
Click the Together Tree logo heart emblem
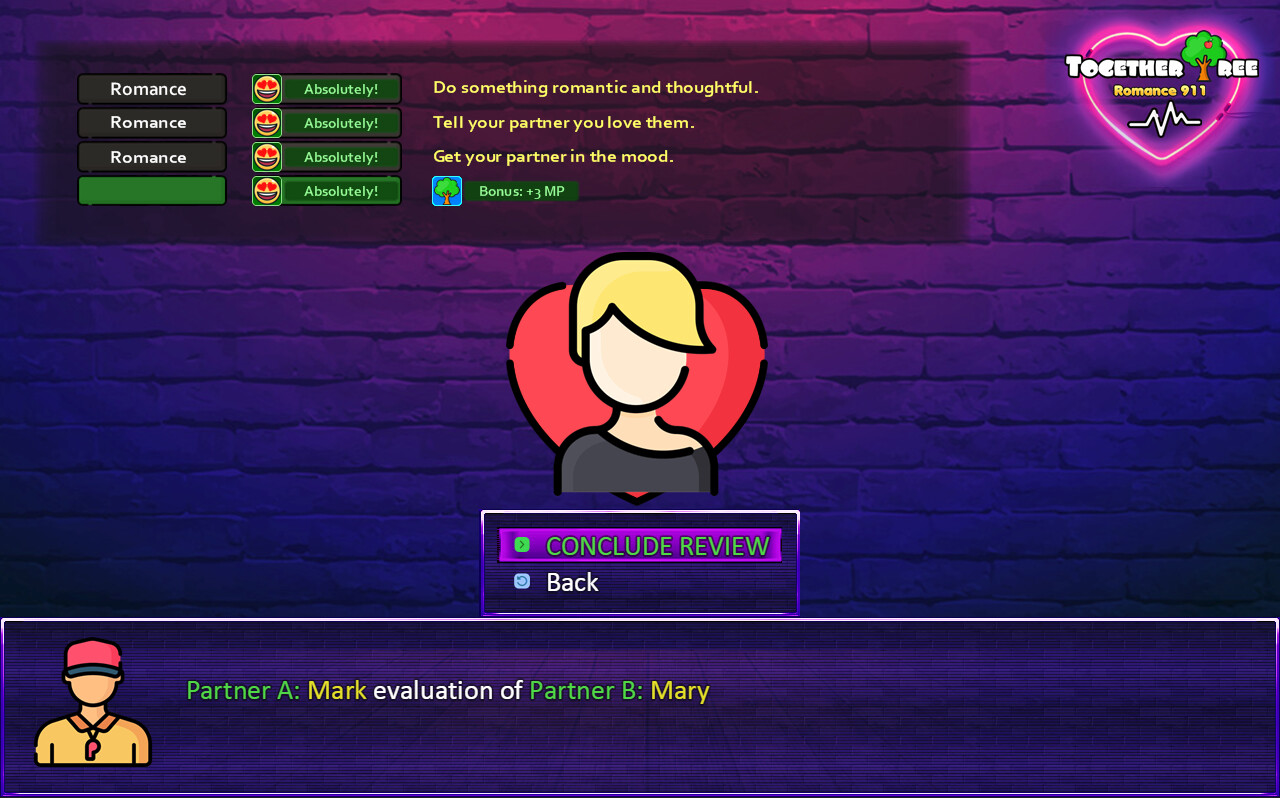1162,95
